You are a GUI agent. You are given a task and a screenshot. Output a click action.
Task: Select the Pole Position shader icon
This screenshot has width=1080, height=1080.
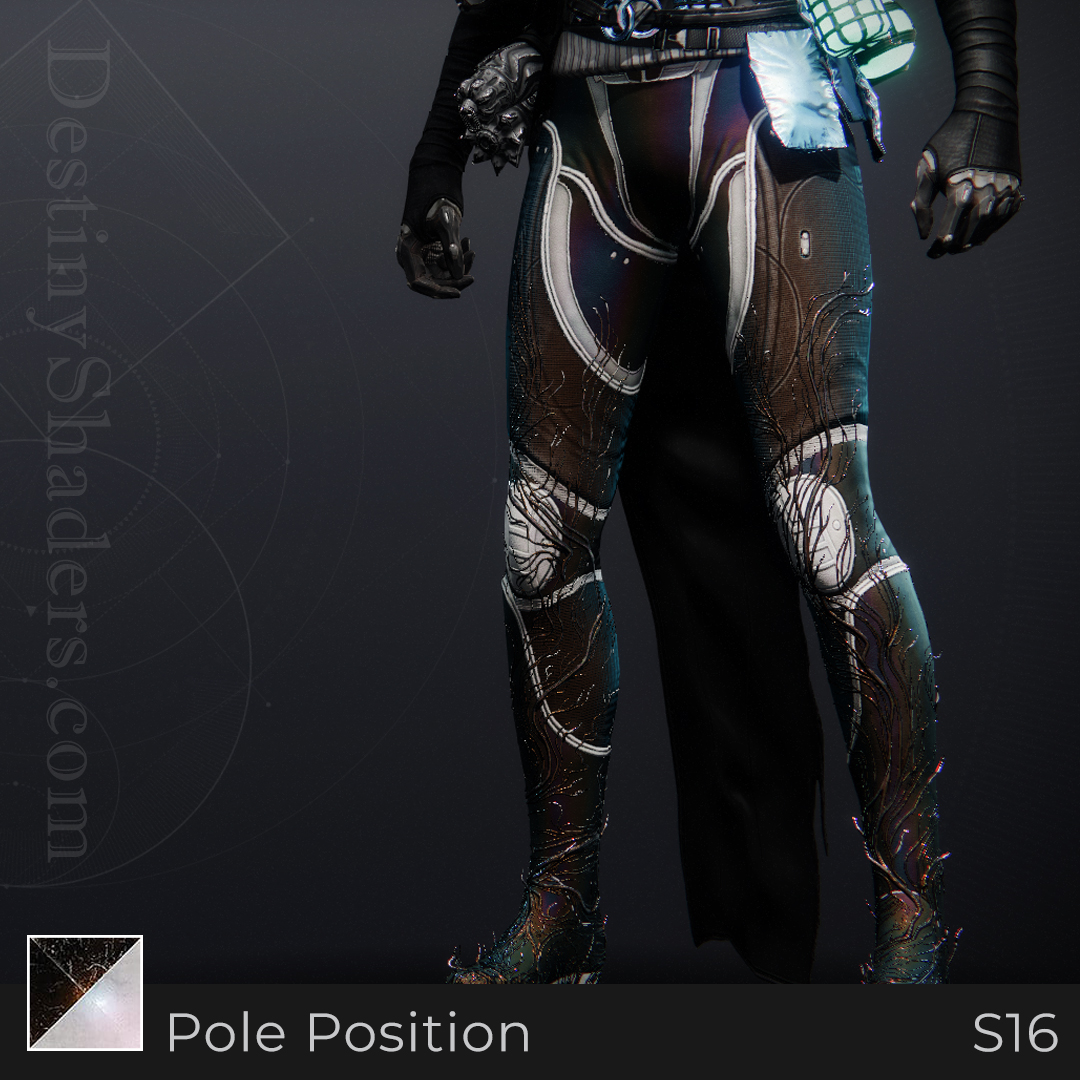[x=85, y=992]
